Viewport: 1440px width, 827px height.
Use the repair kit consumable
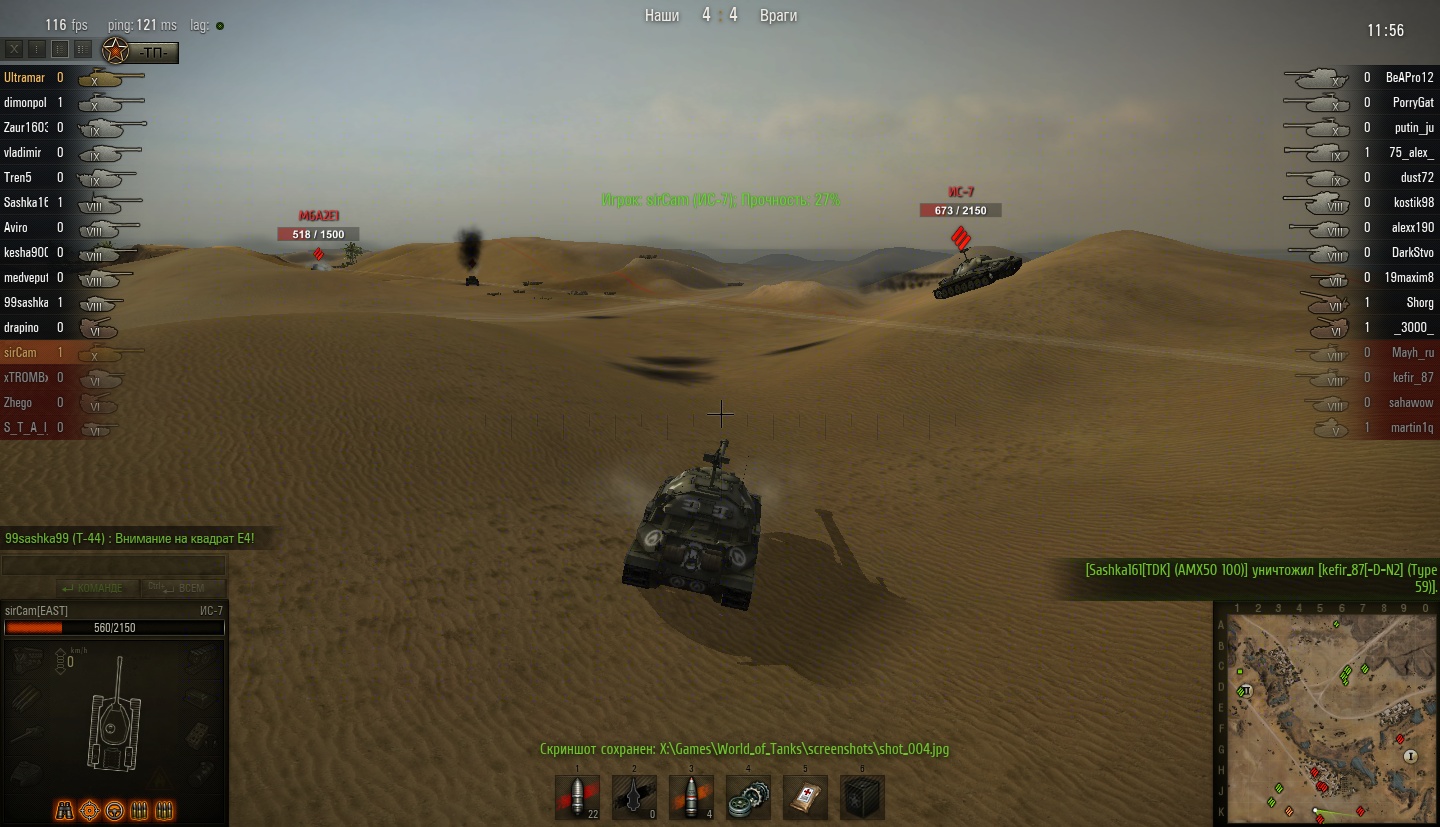(x=747, y=797)
